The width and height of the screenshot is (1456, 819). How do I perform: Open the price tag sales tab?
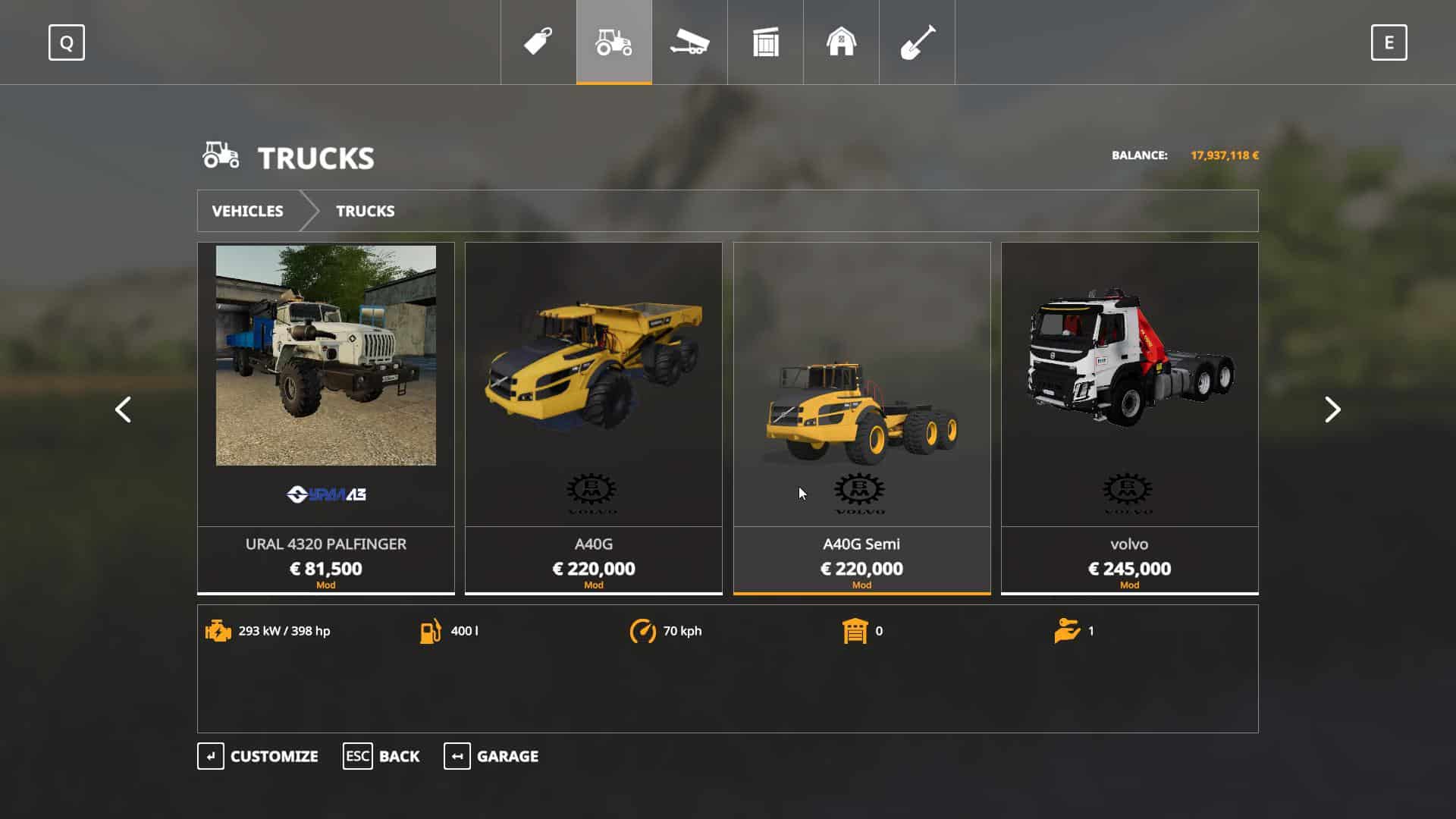(538, 42)
